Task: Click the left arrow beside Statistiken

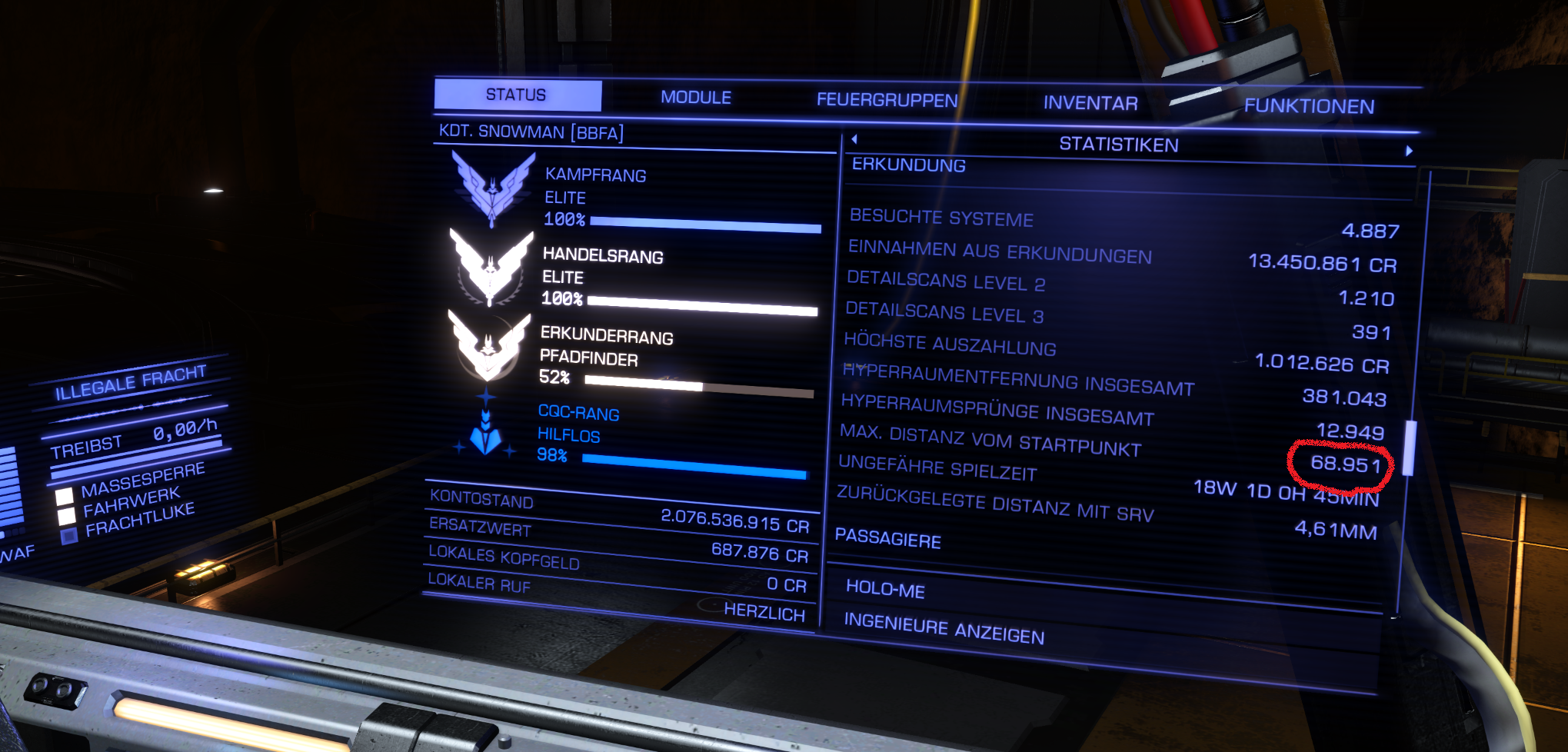Action: (x=854, y=139)
